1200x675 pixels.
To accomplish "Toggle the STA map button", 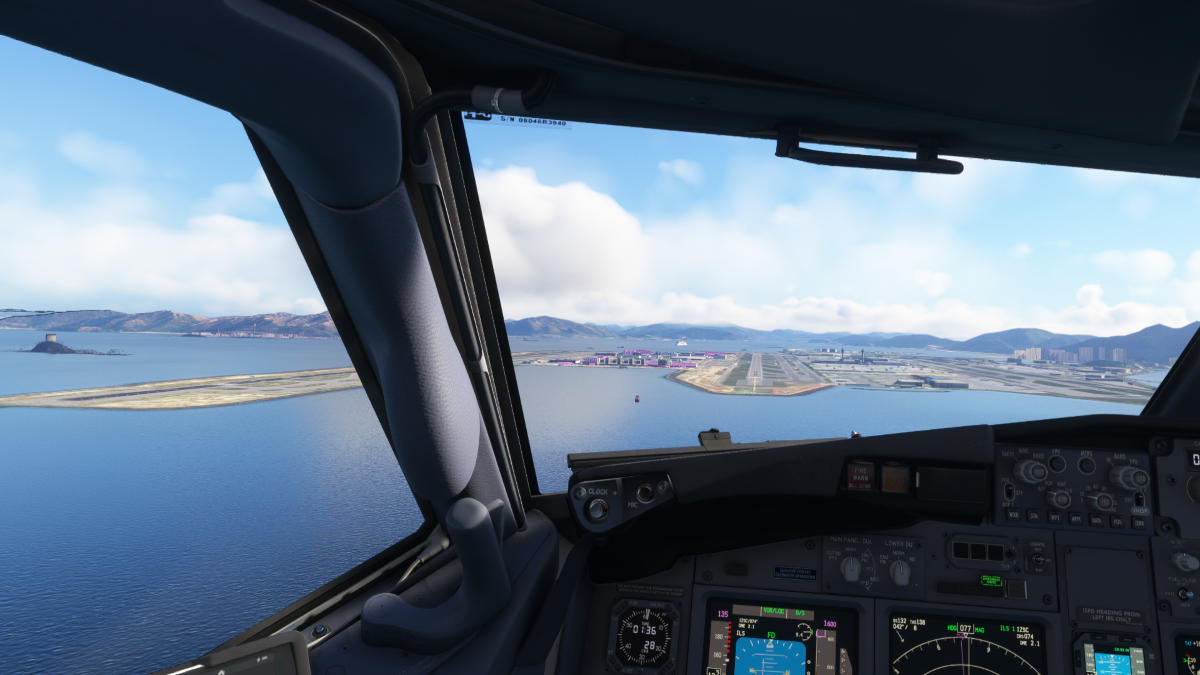I will pos(1032,518).
